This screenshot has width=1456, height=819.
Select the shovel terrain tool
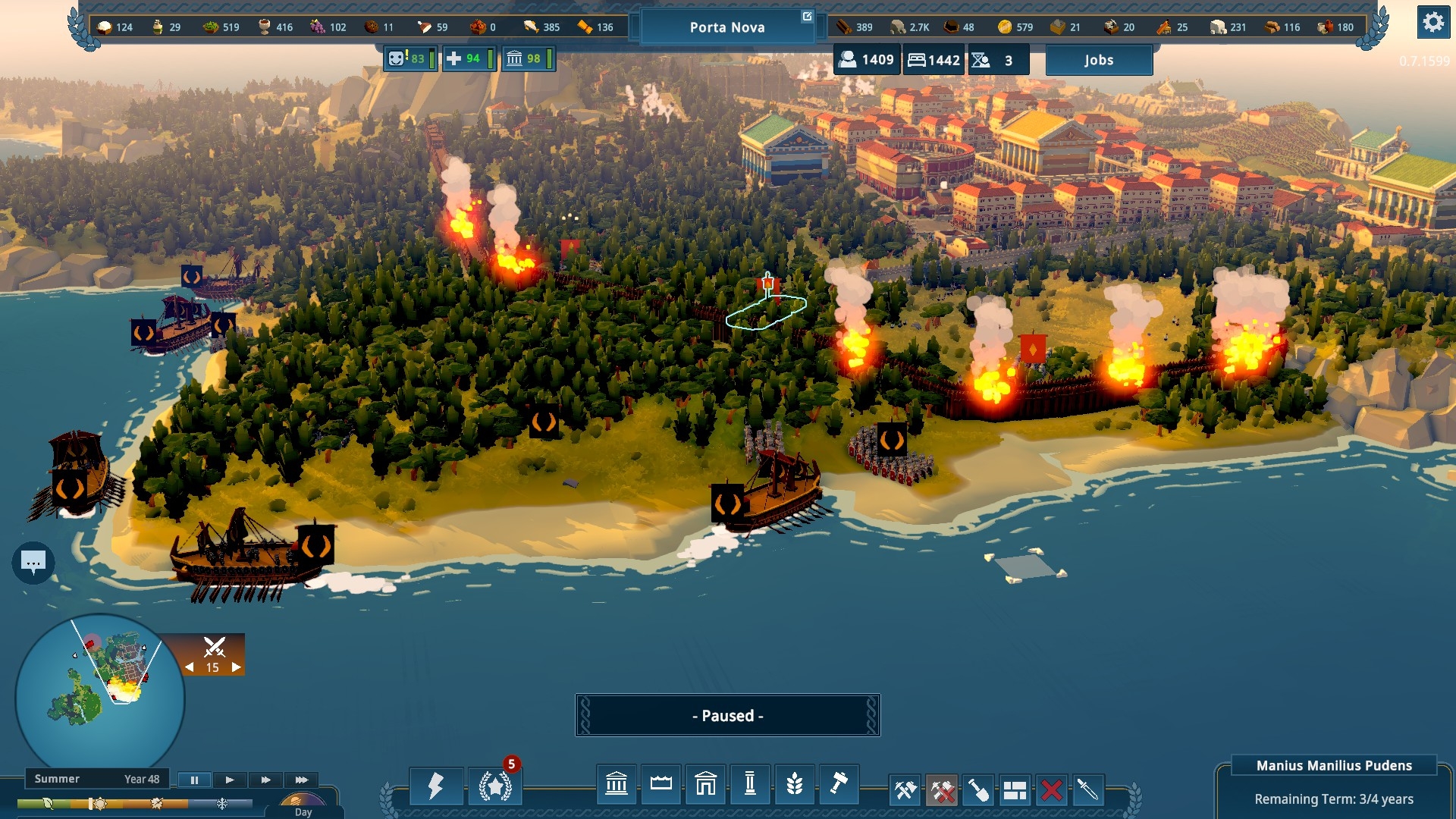click(978, 791)
